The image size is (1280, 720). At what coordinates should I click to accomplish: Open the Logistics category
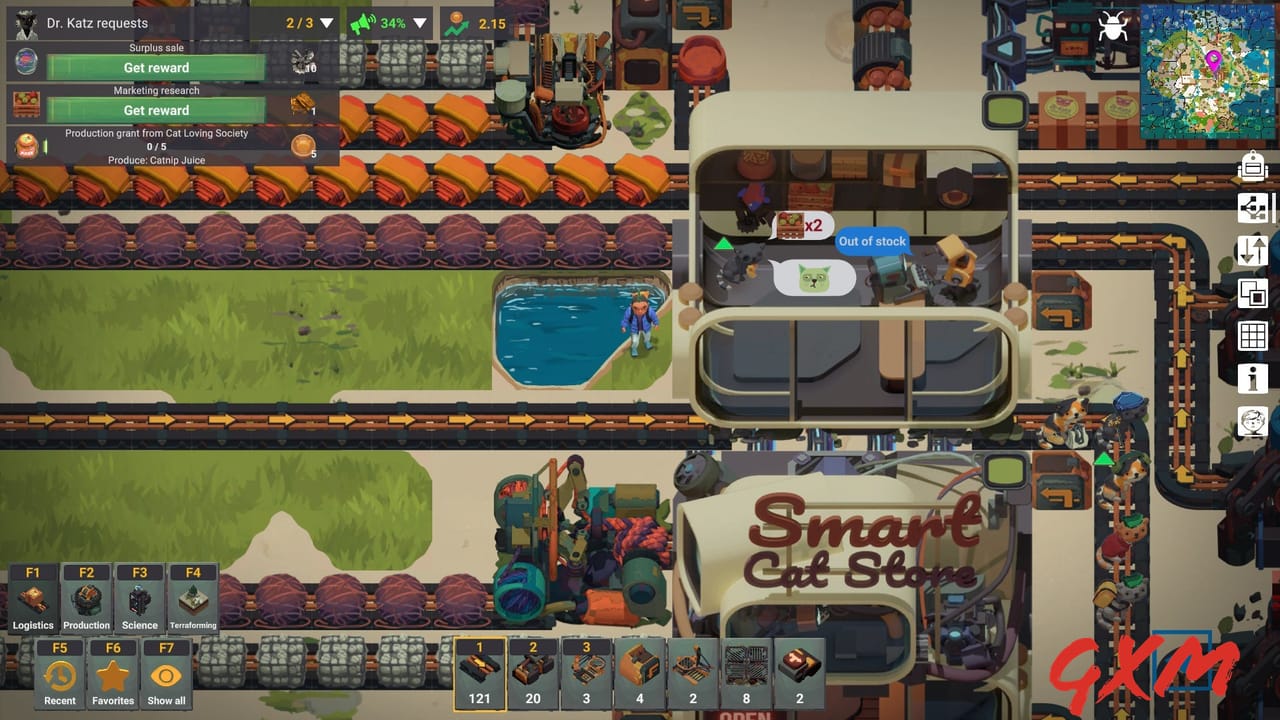[33, 598]
